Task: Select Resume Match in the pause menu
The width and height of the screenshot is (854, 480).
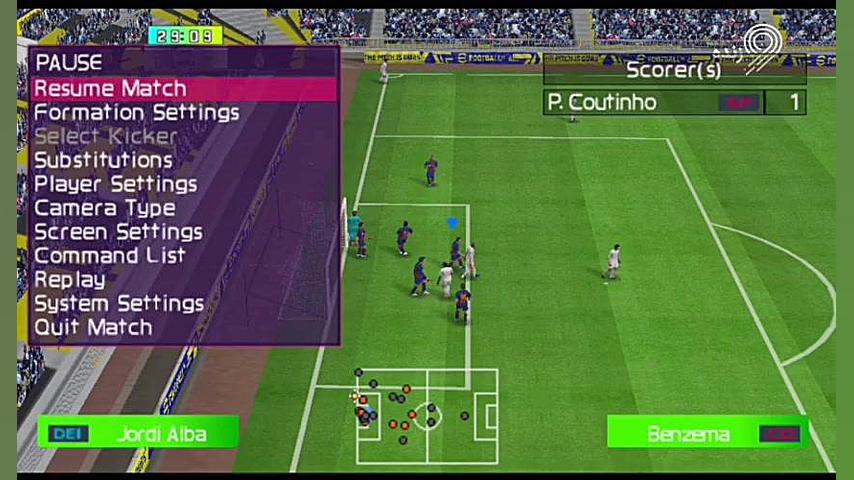Action: tap(110, 89)
